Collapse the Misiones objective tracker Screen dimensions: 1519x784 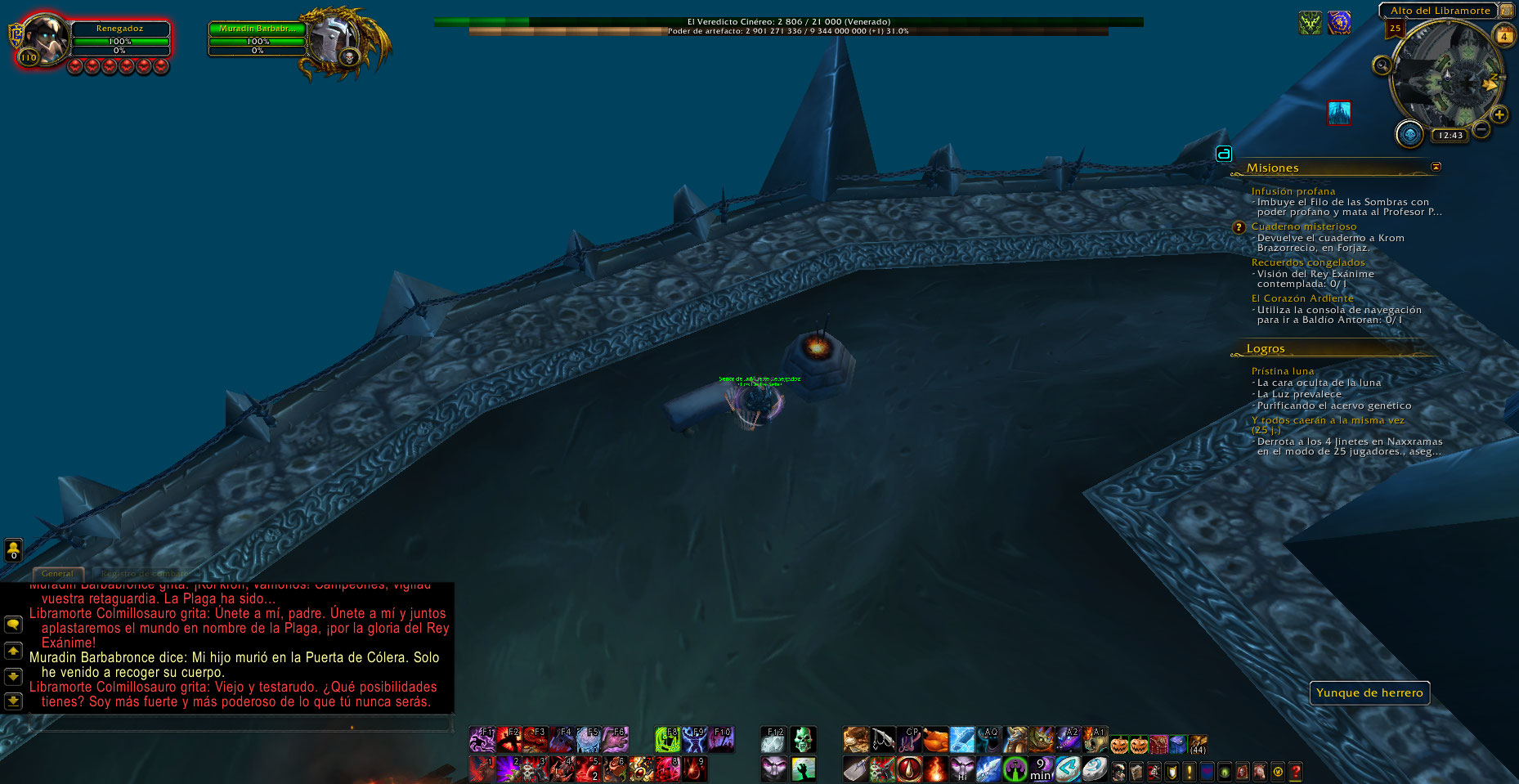[x=1436, y=167]
